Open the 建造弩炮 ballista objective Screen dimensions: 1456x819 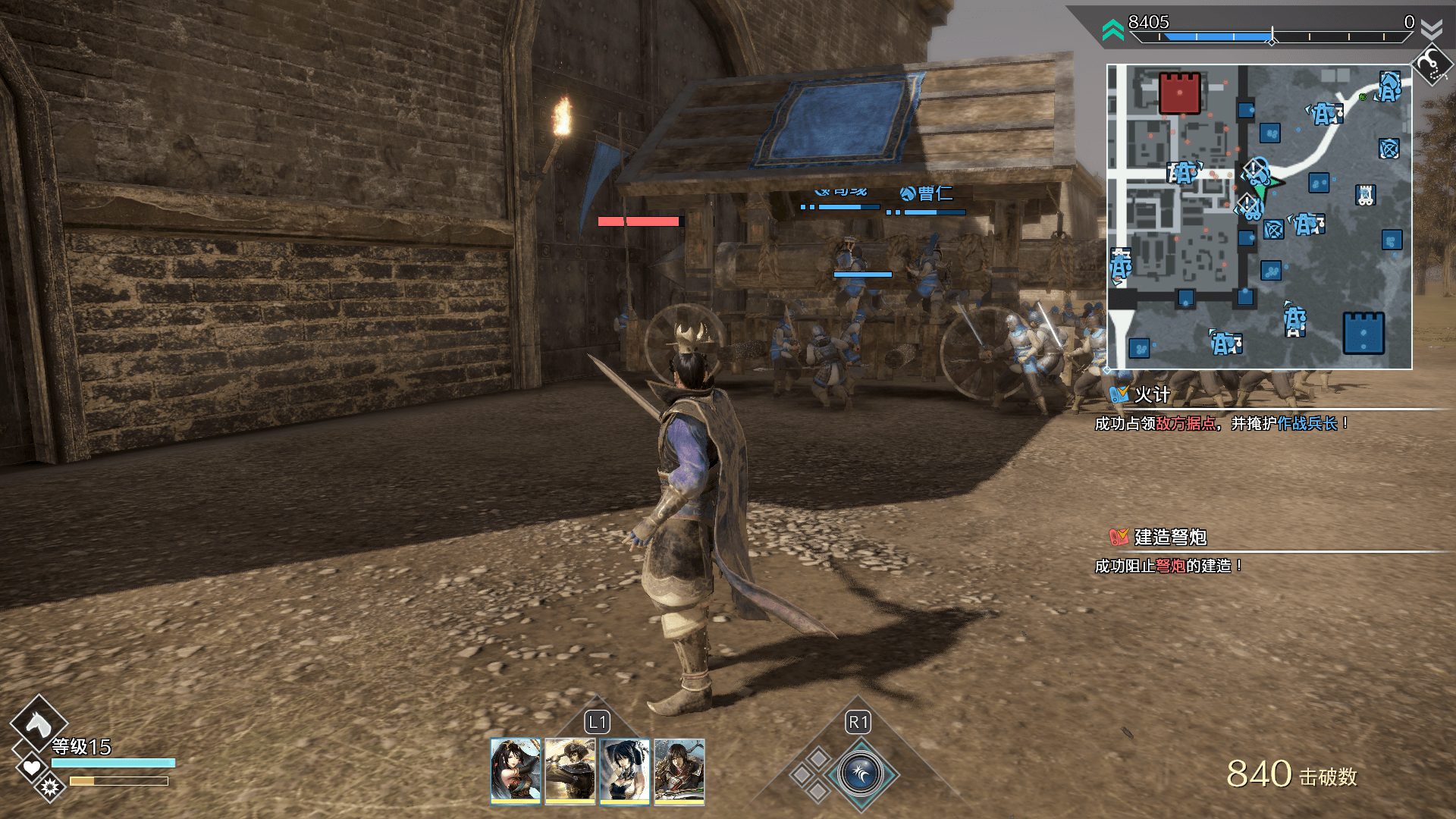pyautogui.click(x=1169, y=537)
